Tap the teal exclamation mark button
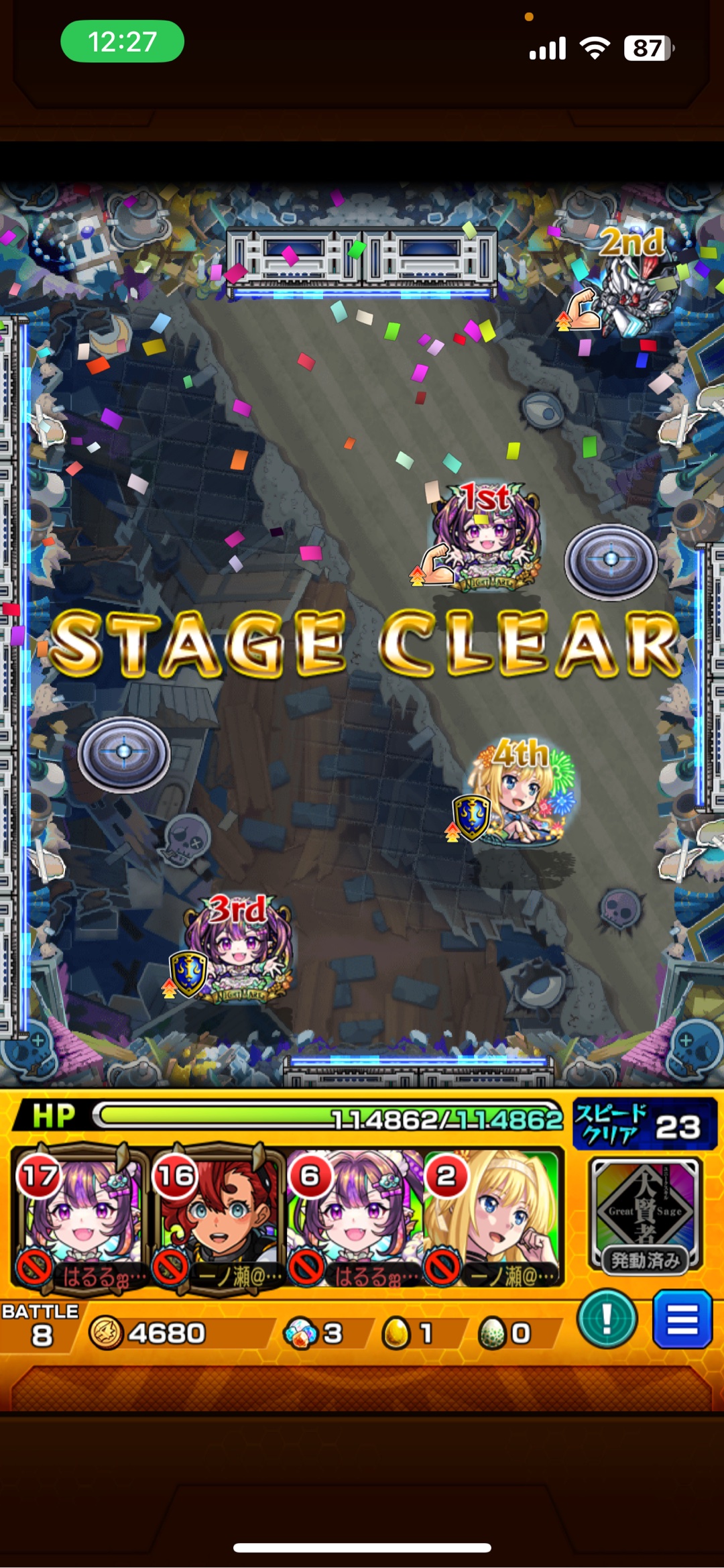724x1568 pixels. (x=607, y=1319)
